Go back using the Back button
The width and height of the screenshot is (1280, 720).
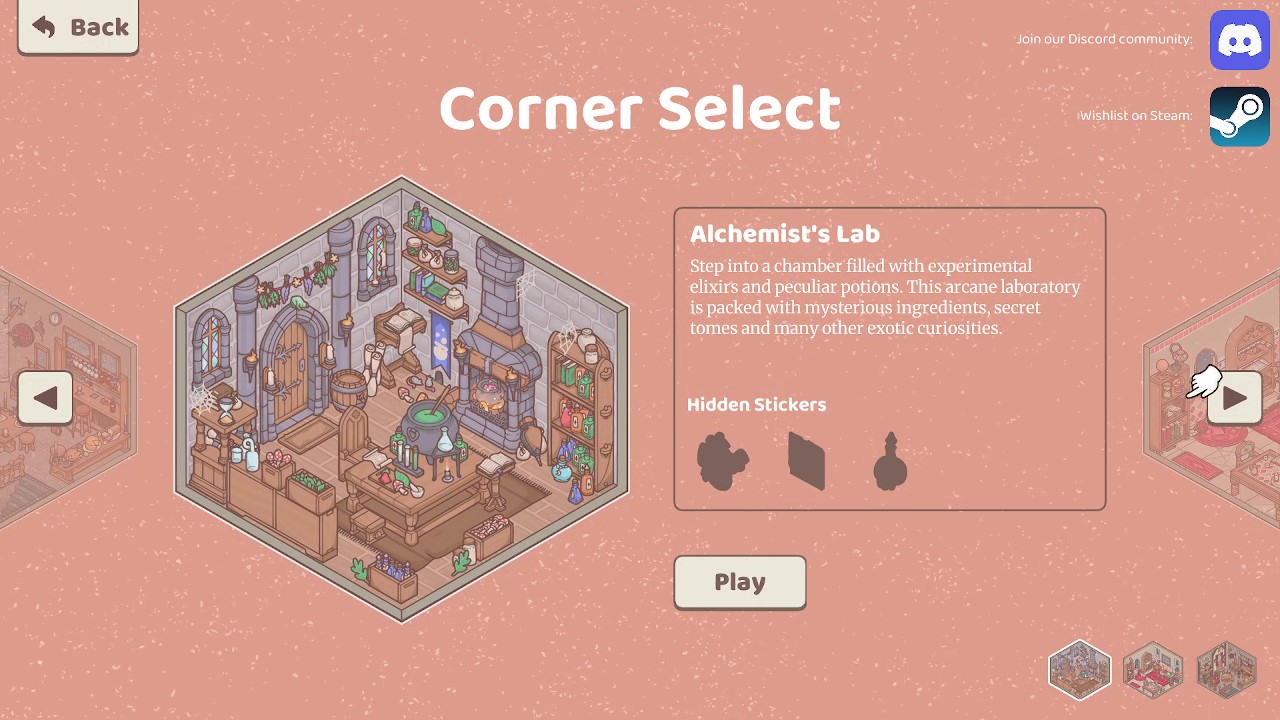point(78,27)
